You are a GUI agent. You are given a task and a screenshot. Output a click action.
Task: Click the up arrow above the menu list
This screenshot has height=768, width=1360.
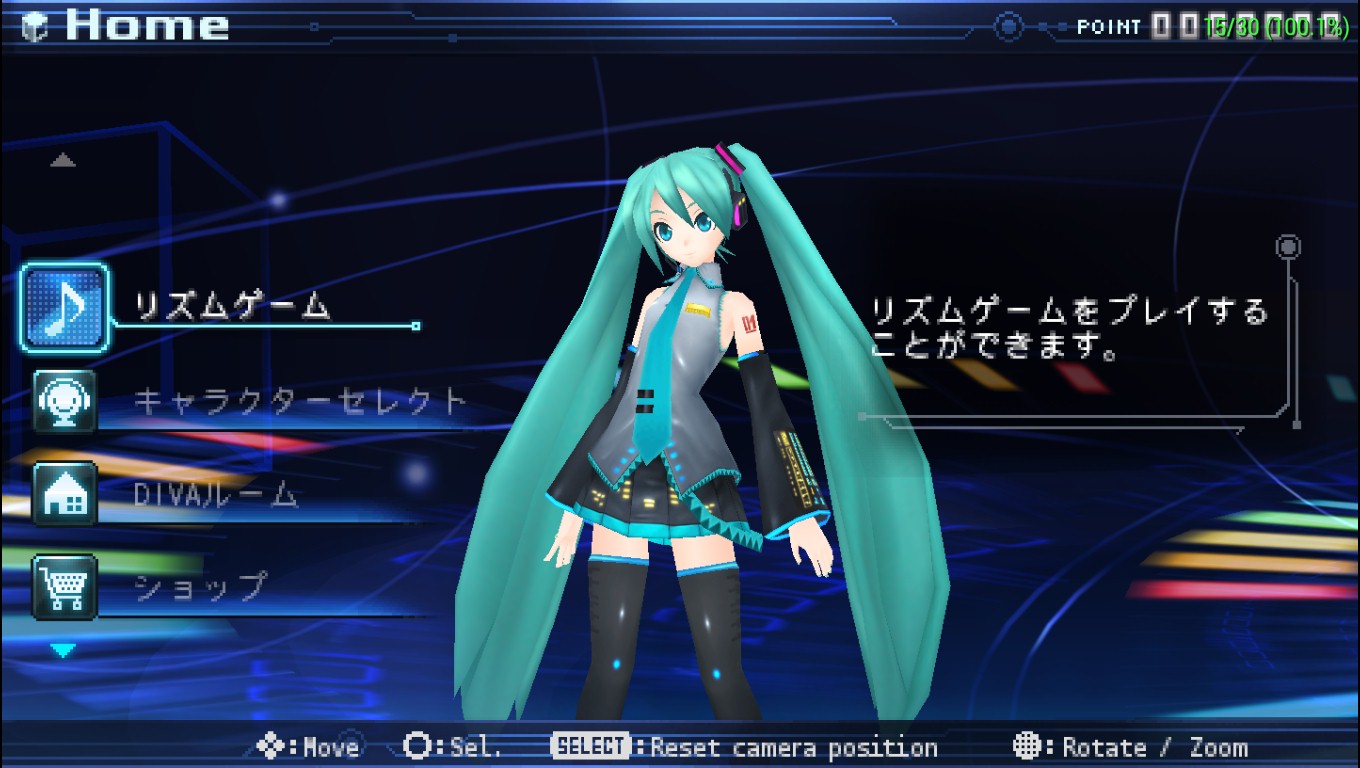coord(63,160)
